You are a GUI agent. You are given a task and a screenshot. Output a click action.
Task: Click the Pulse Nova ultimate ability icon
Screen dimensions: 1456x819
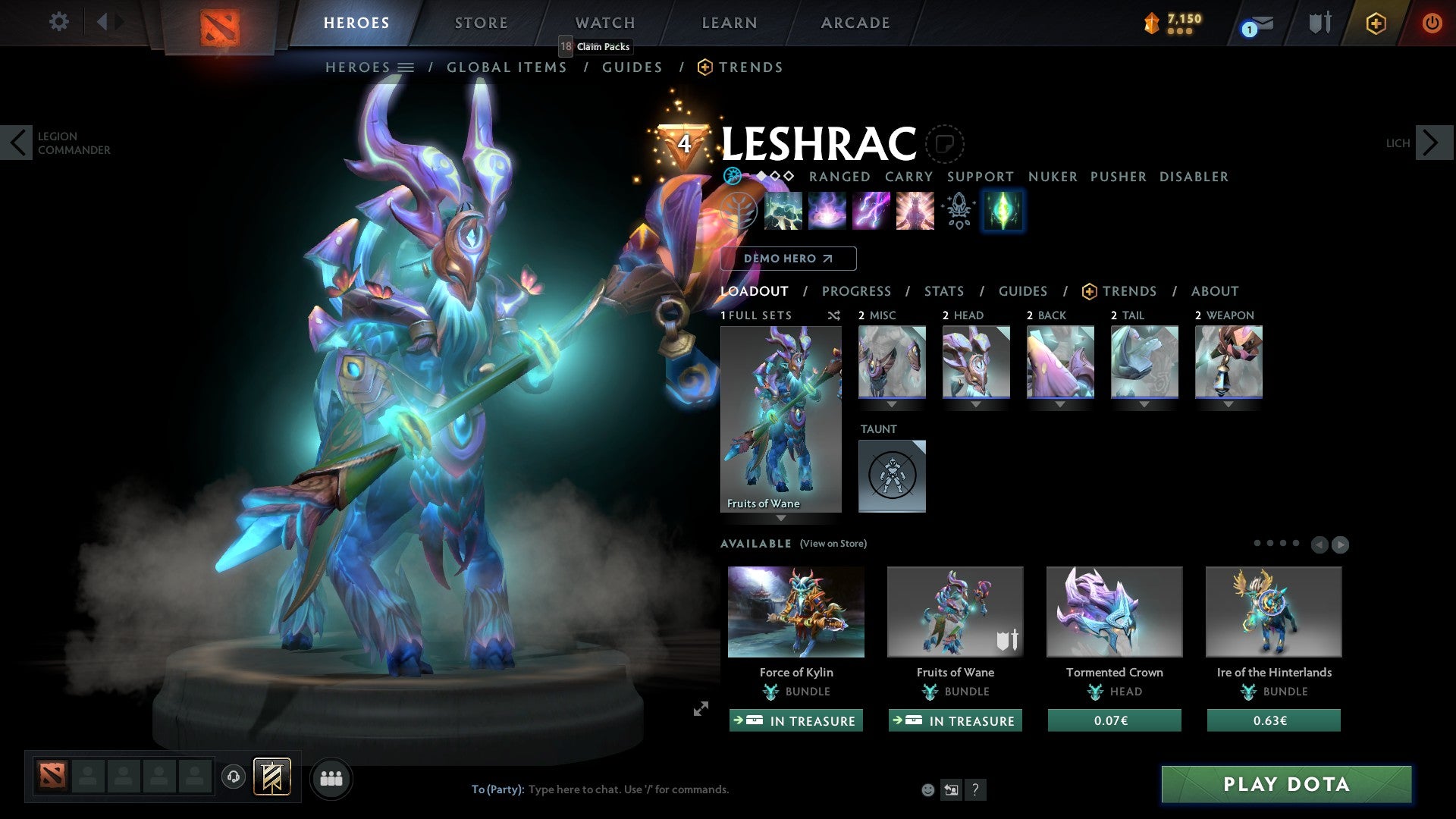click(914, 211)
